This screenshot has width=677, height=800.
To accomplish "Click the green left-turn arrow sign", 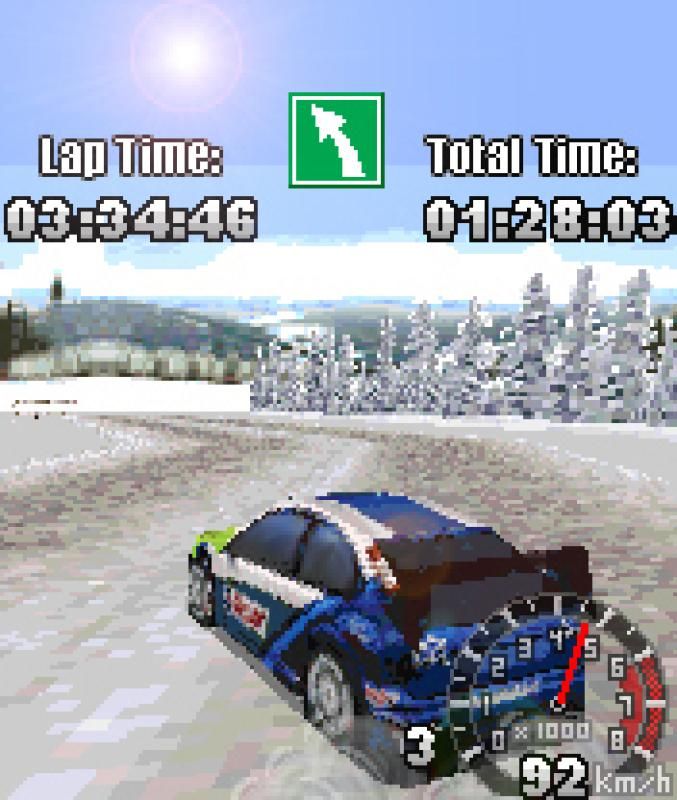I will click(336, 140).
